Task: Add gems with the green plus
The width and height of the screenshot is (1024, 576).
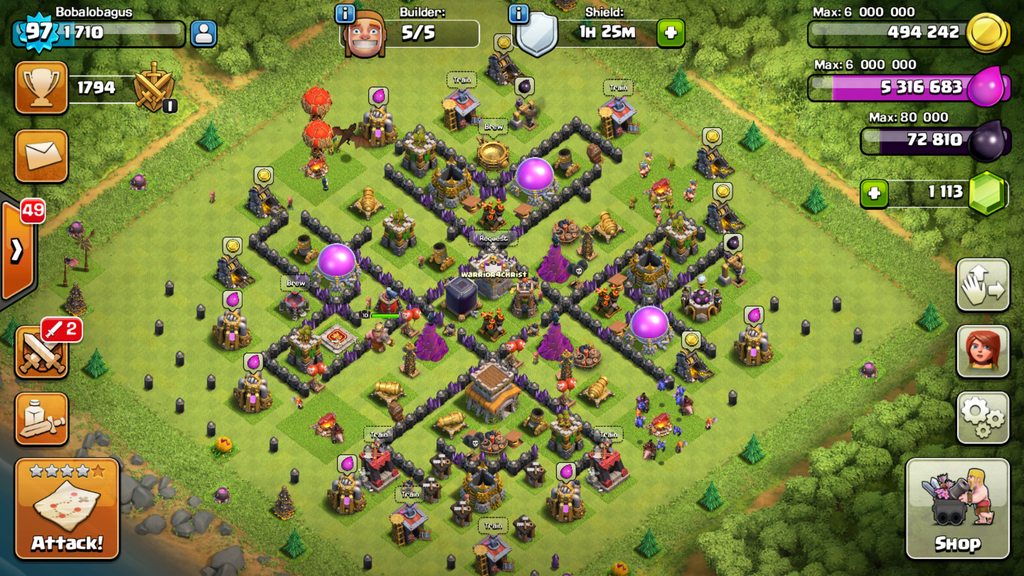Action: 875,192
